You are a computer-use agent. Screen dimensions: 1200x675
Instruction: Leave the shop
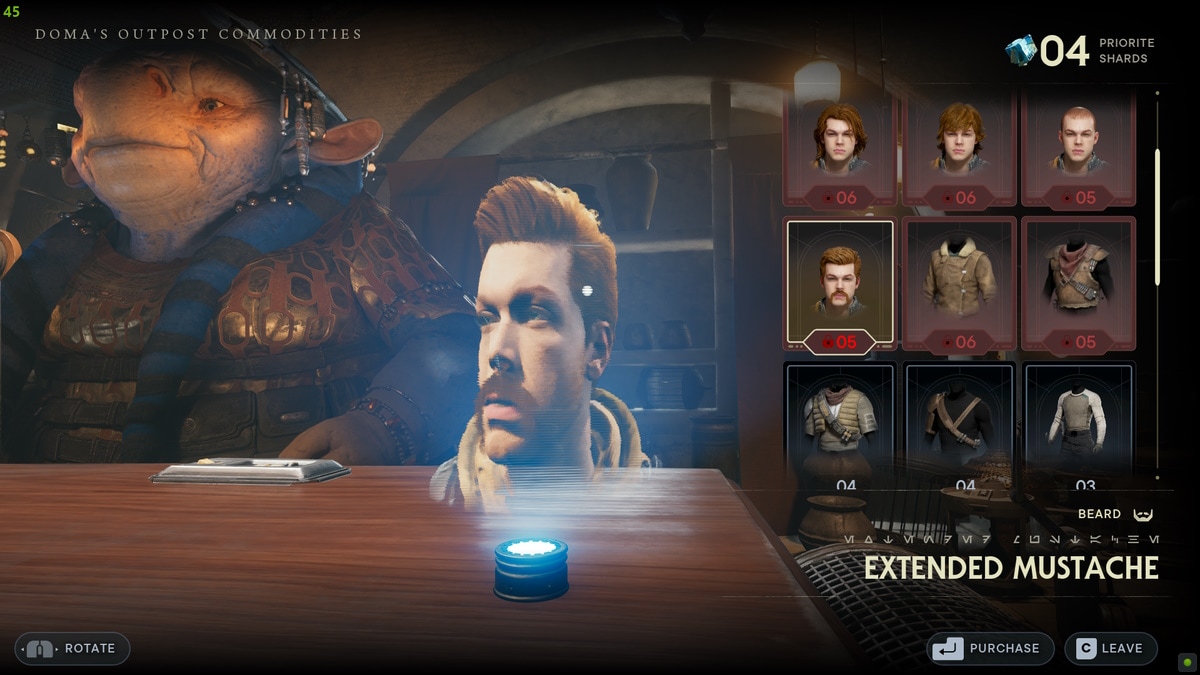pyautogui.click(x=1110, y=648)
